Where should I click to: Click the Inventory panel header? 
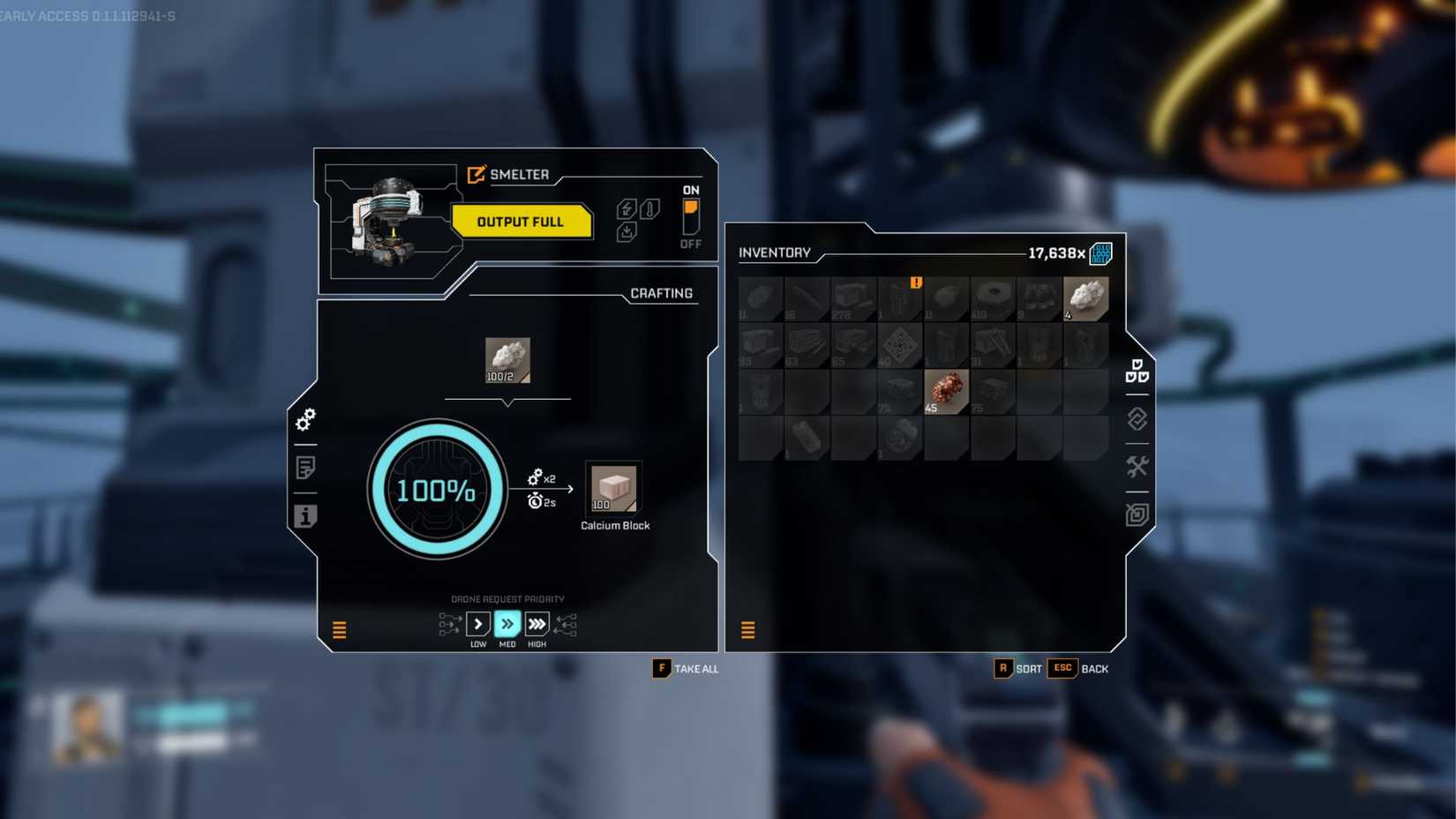pos(776,253)
